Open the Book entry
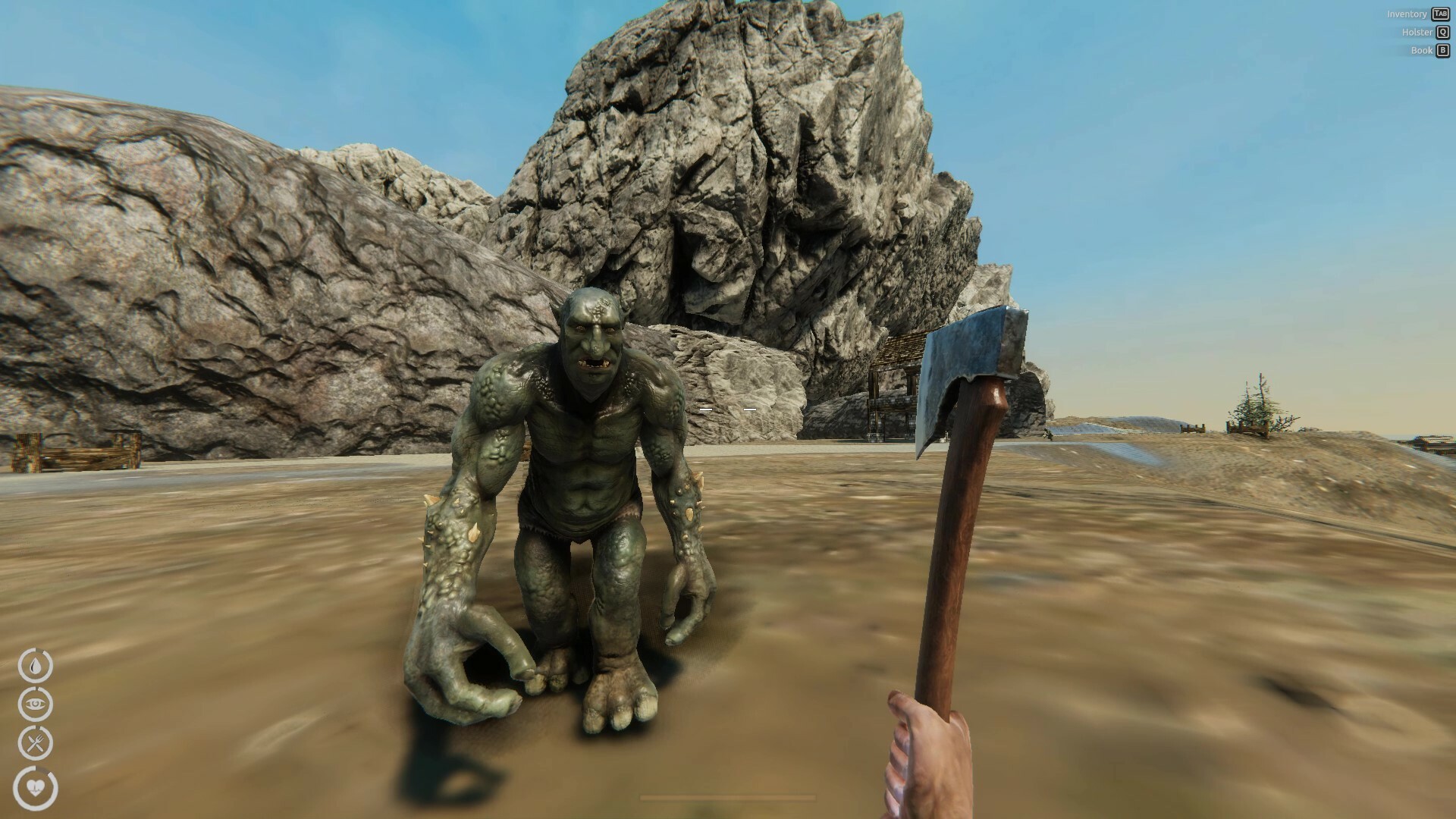Screen dimensions: 1456x819 tap(1420, 50)
